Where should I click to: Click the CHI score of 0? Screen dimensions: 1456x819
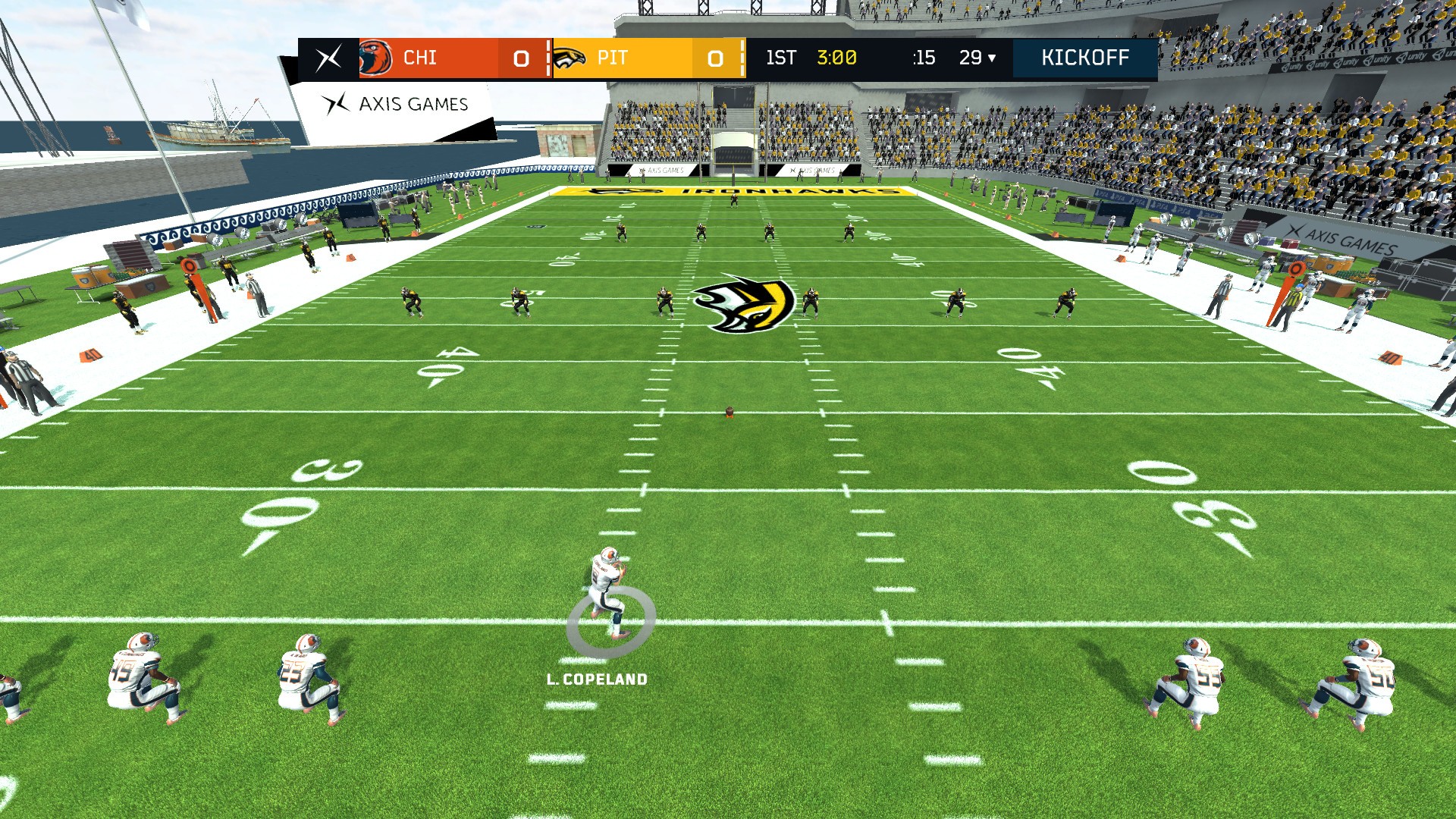tap(520, 58)
